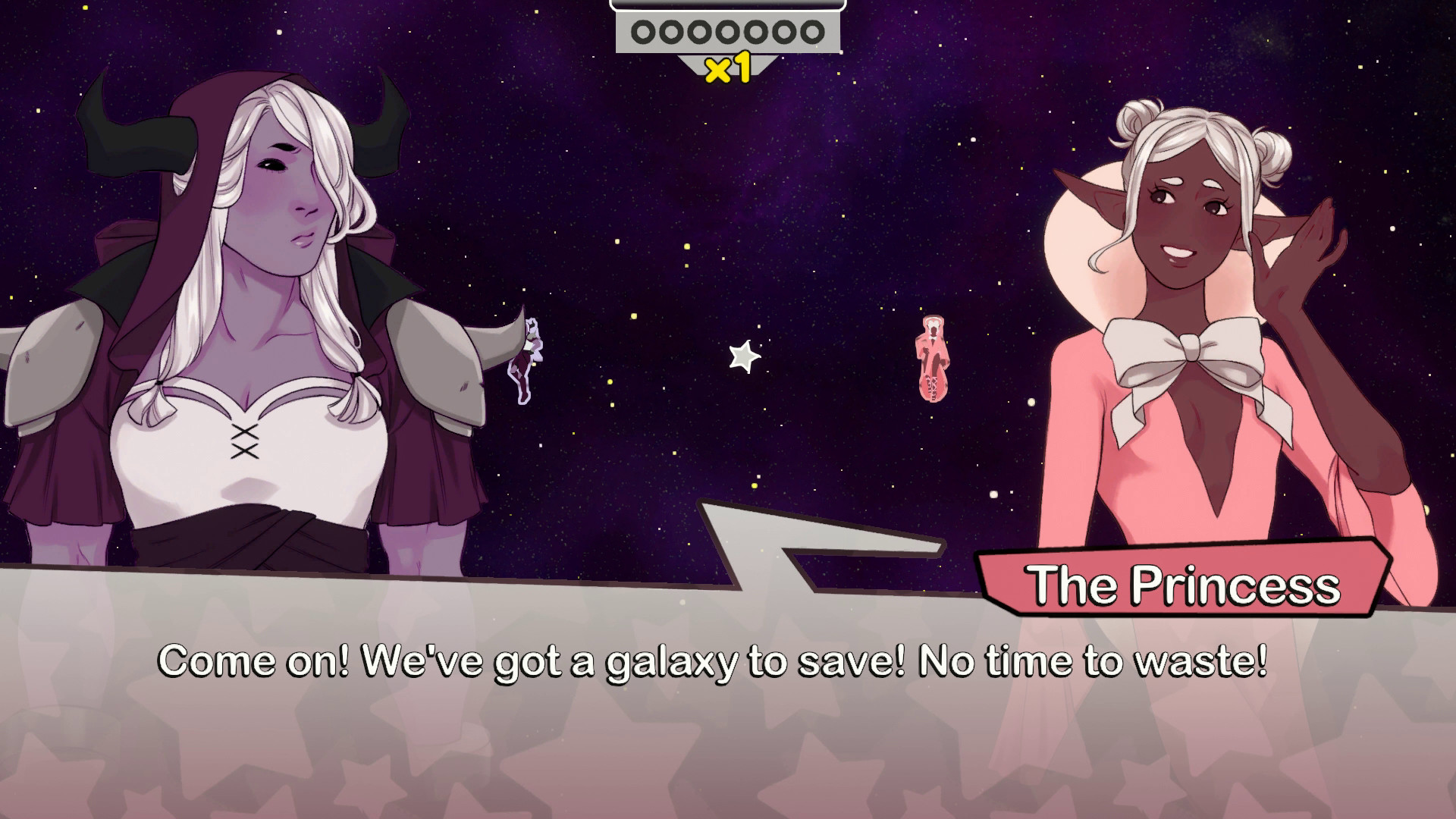Click the white star pickup in space
Viewport: 1456px width, 819px height.
click(x=745, y=355)
